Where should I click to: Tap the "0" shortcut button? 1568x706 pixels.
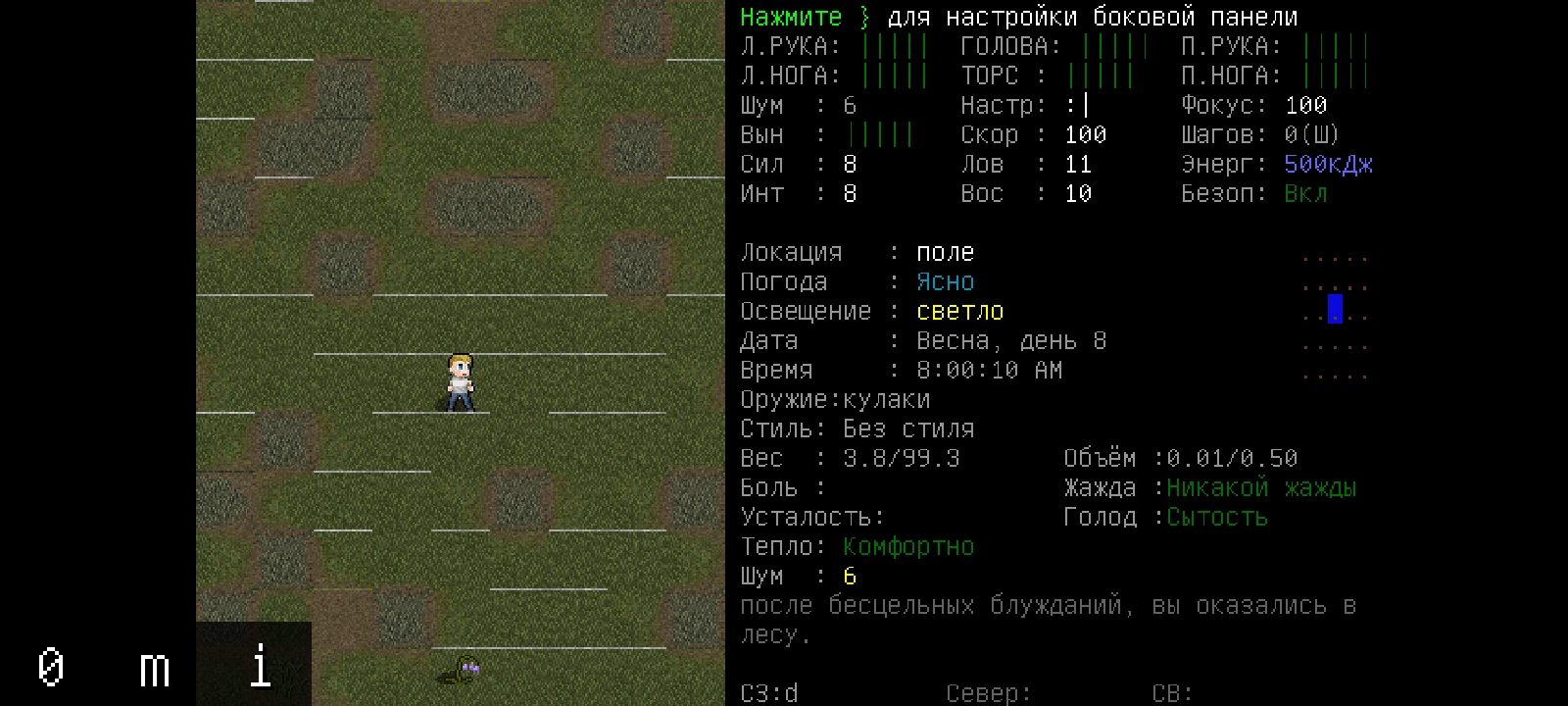51,669
